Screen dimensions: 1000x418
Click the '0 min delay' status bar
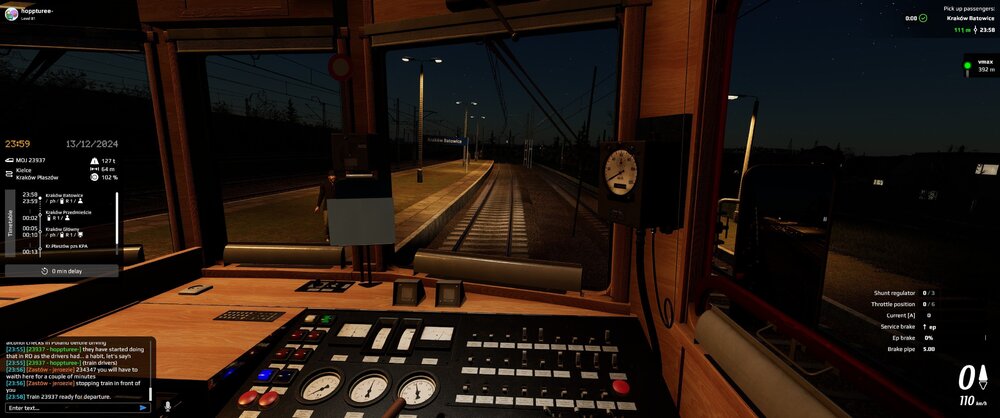coord(62,271)
